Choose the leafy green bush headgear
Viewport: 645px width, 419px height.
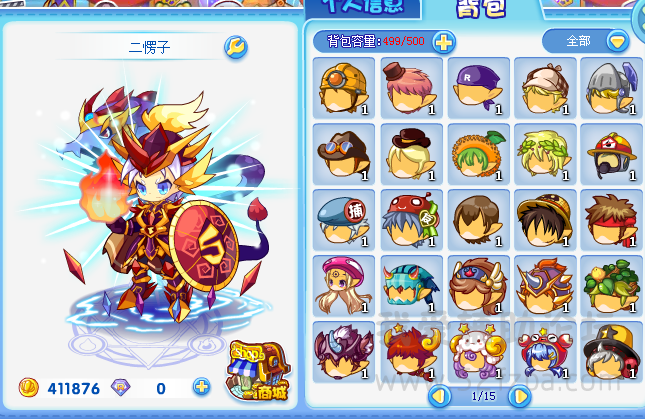click(x=611, y=286)
